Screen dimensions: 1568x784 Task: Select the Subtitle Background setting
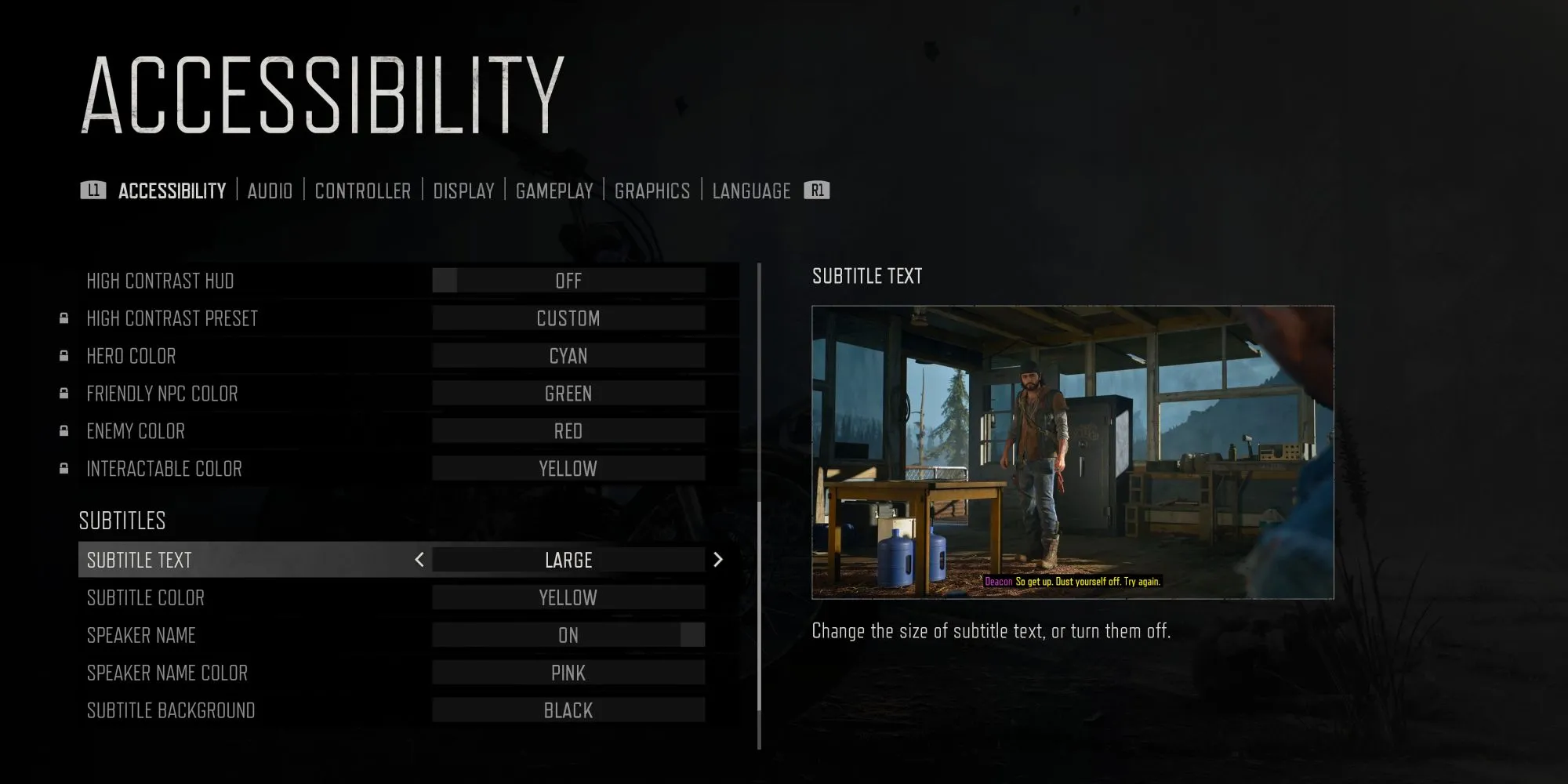pos(568,710)
